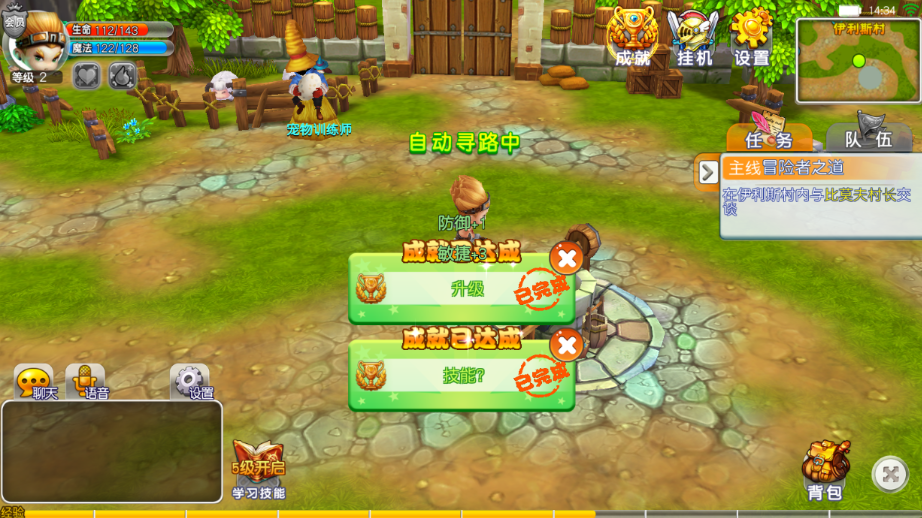Open the 学习技能 skill learning icon
The height and width of the screenshot is (518, 922).
(258, 468)
